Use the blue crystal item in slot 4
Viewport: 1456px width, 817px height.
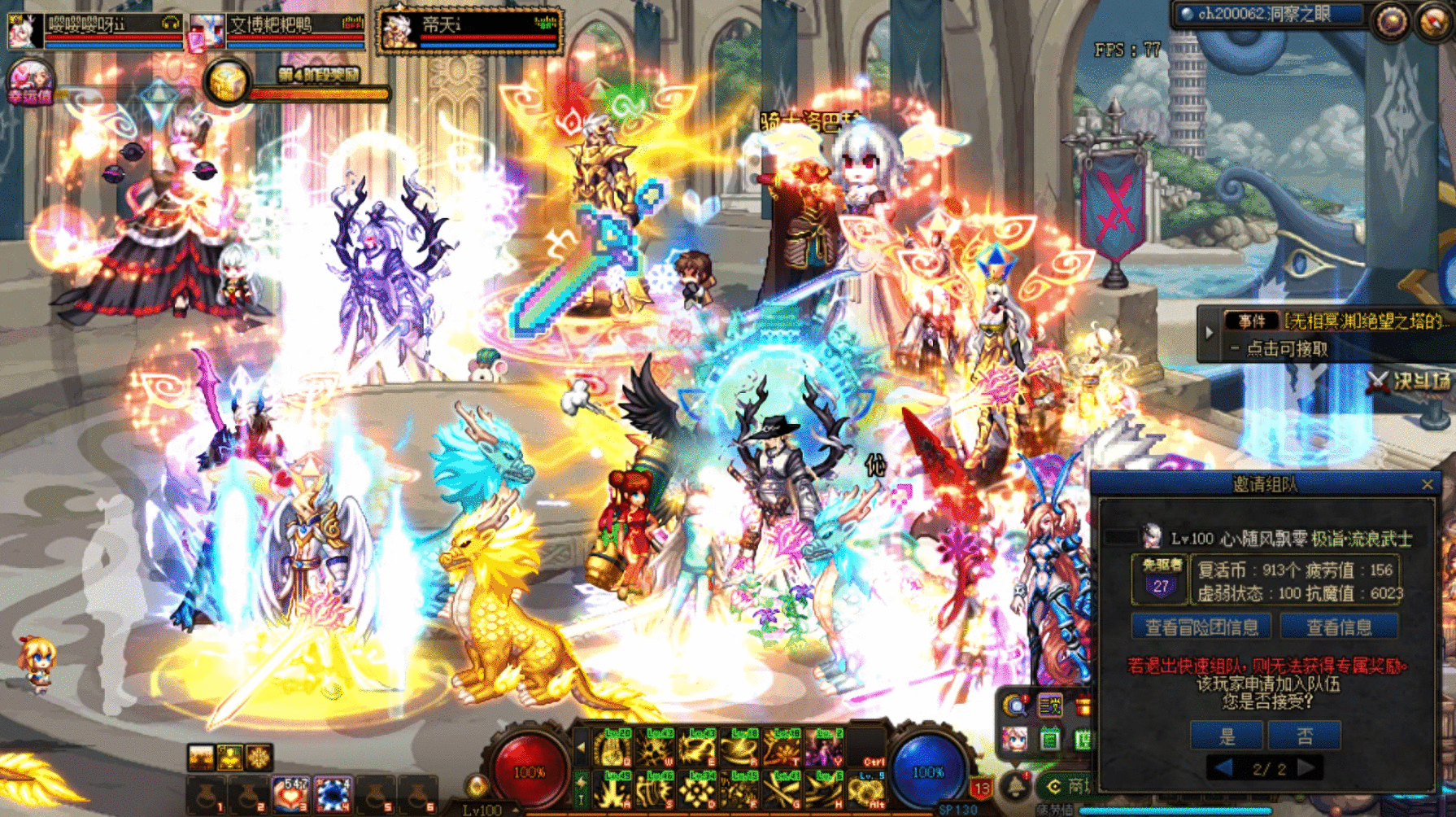(x=333, y=794)
